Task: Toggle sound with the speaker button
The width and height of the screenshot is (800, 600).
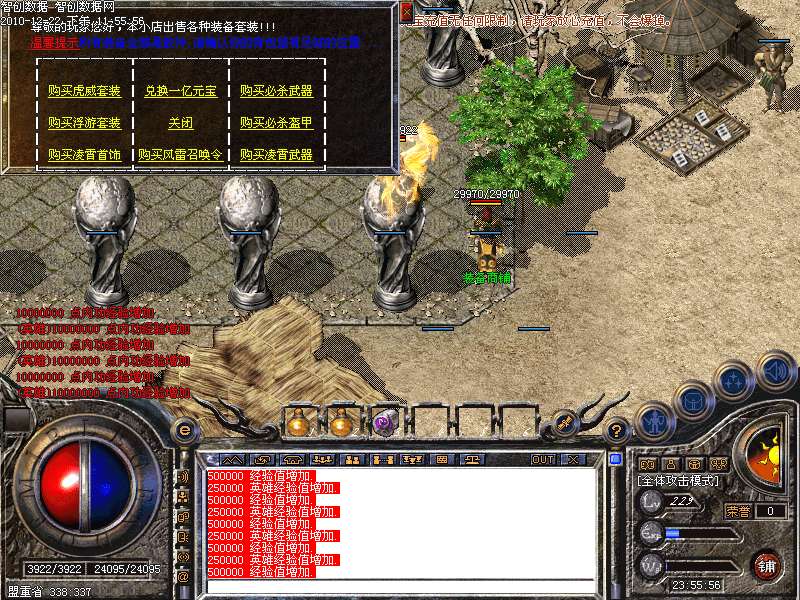Action: 774,369
